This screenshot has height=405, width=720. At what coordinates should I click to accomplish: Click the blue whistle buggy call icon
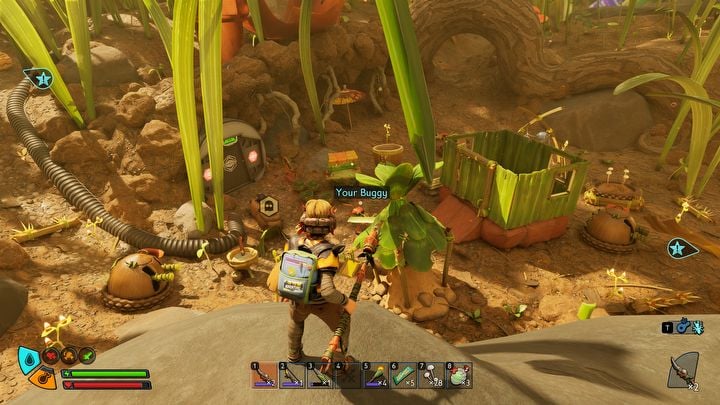click(x=683, y=326)
